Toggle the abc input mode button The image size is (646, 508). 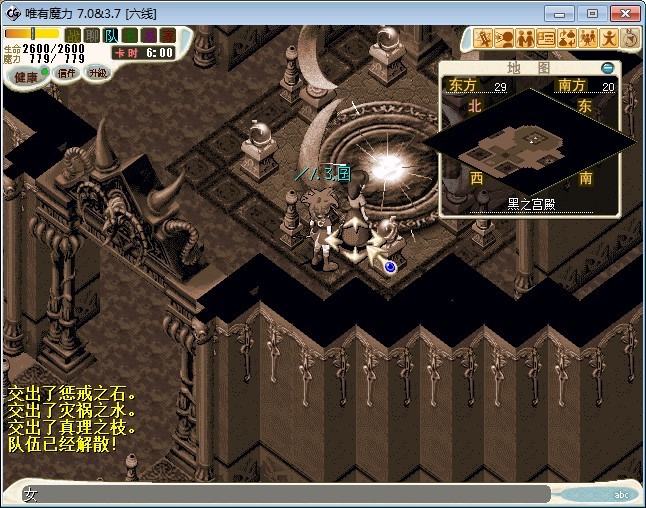point(621,494)
